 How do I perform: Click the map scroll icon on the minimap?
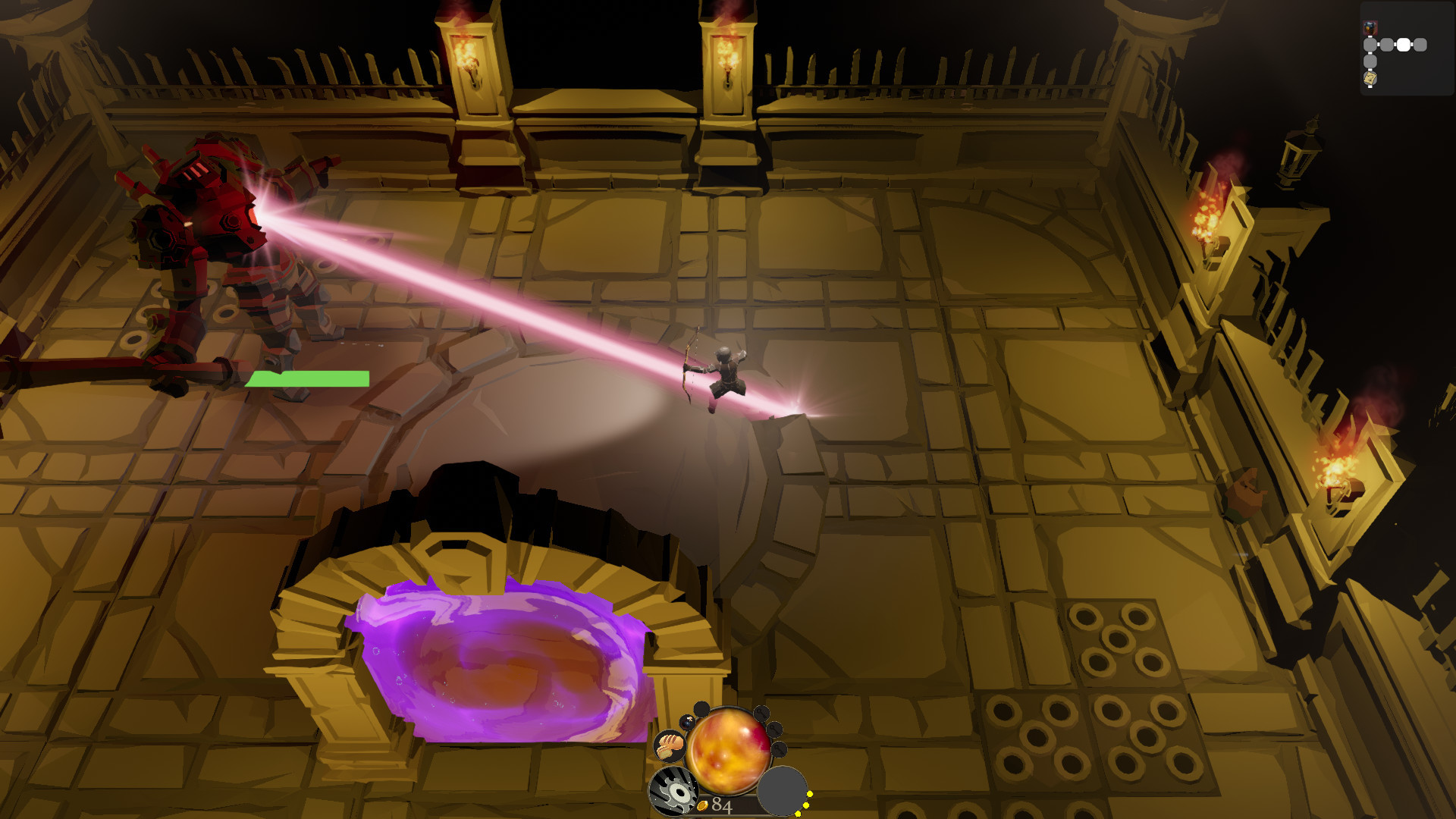point(1370,78)
